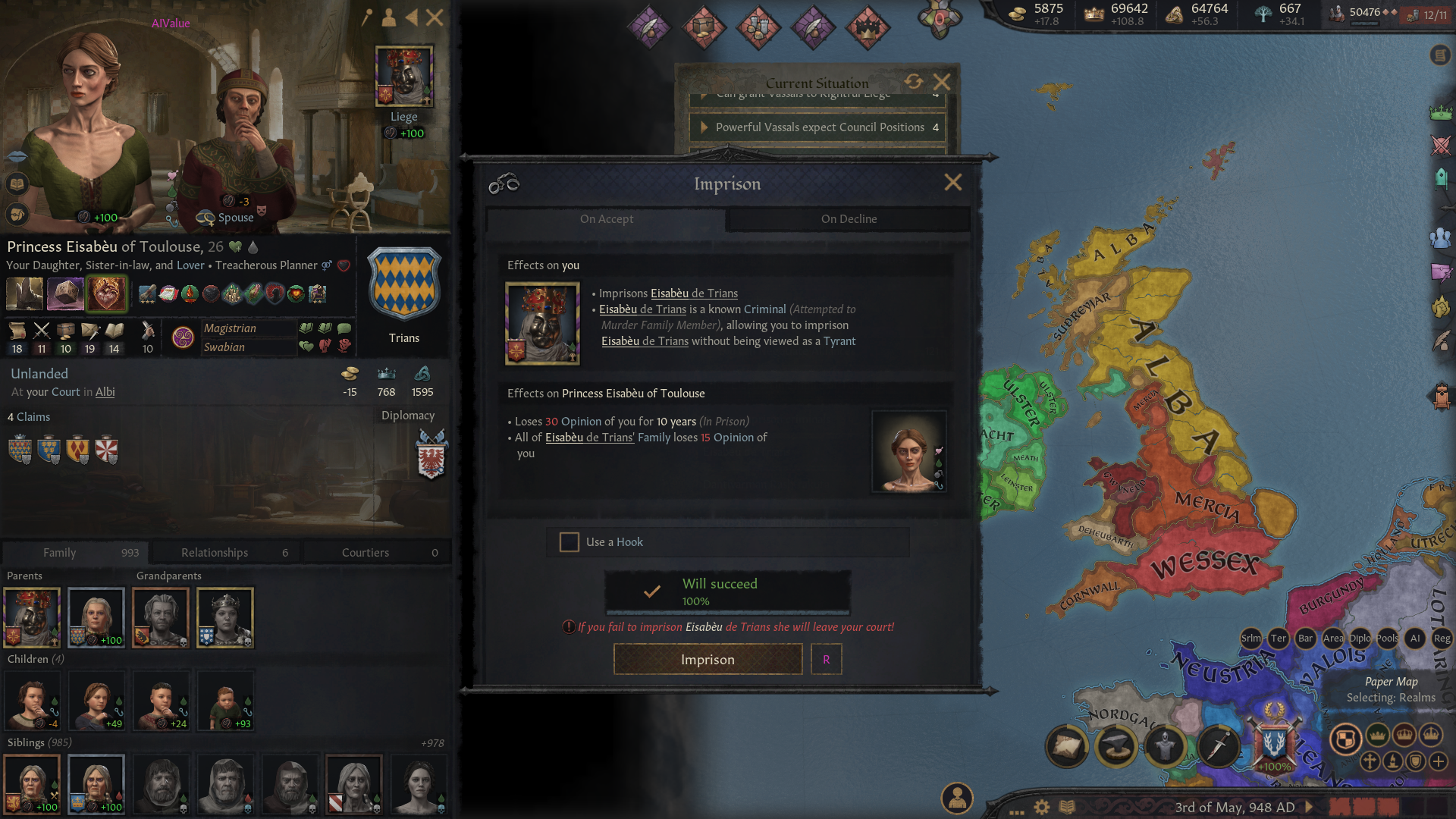This screenshot has height=819, width=1456.
Task: Click the Eisabèu de Trians name link
Action: (x=694, y=293)
